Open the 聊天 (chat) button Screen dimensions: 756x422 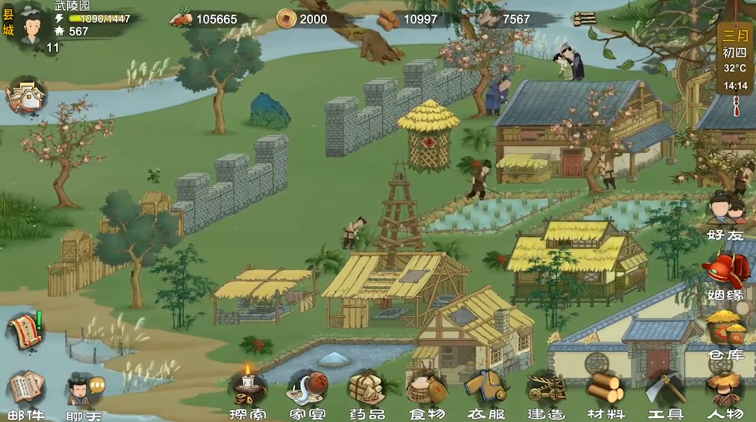click(x=83, y=391)
